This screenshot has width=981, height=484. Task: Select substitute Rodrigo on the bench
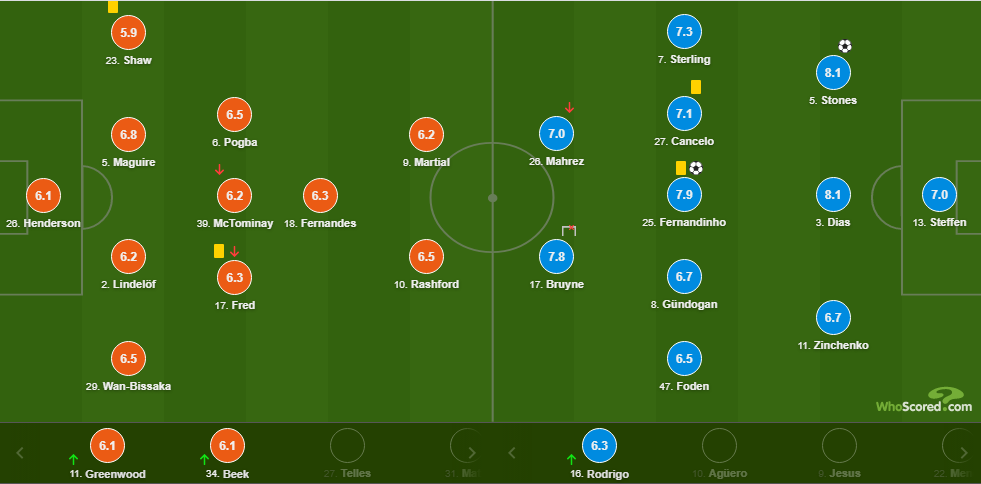pos(600,446)
